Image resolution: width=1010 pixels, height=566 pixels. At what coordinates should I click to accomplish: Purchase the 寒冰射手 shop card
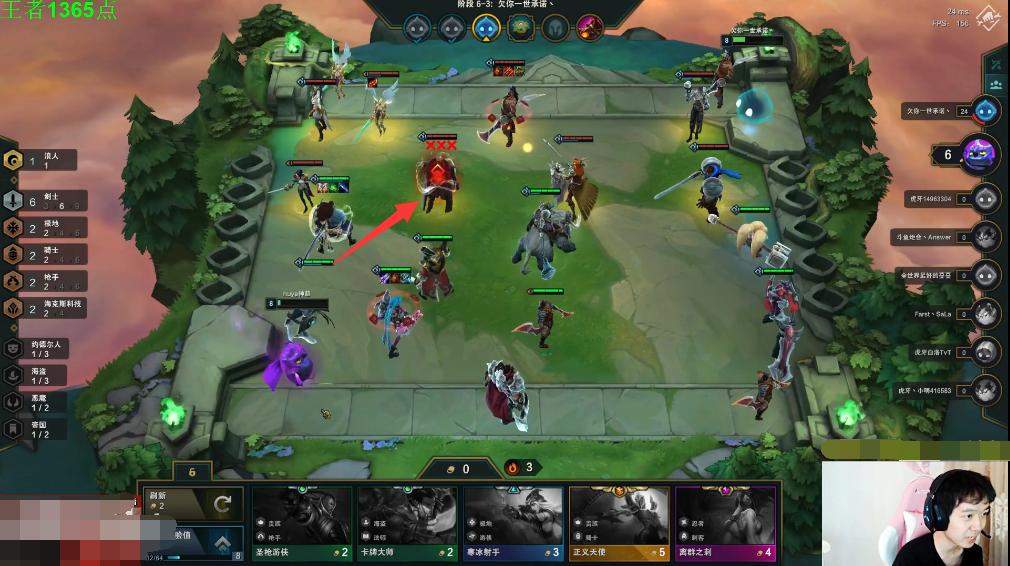pos(513,521)
